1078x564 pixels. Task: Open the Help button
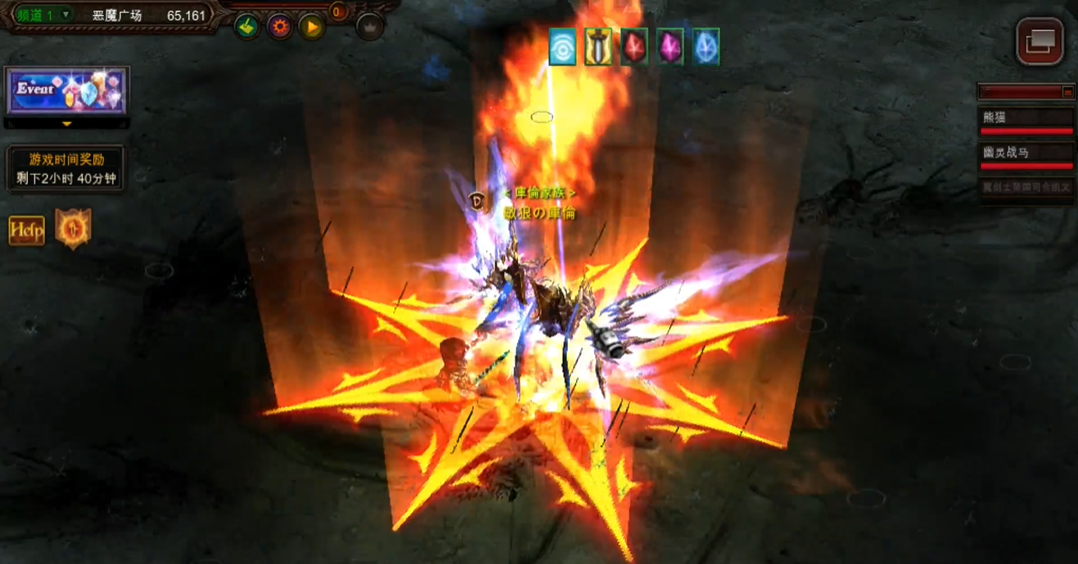coord(27,230)
